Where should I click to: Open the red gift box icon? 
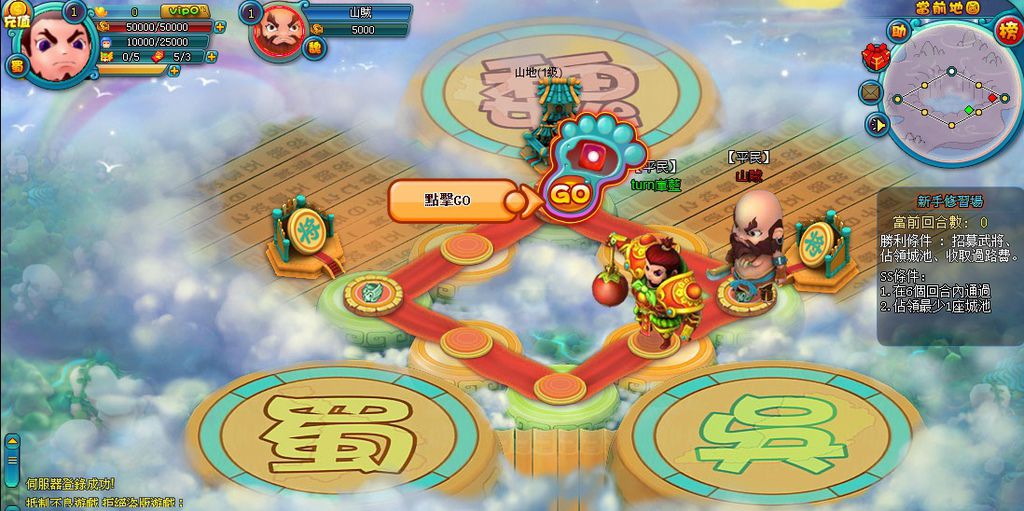click(876, 58)
